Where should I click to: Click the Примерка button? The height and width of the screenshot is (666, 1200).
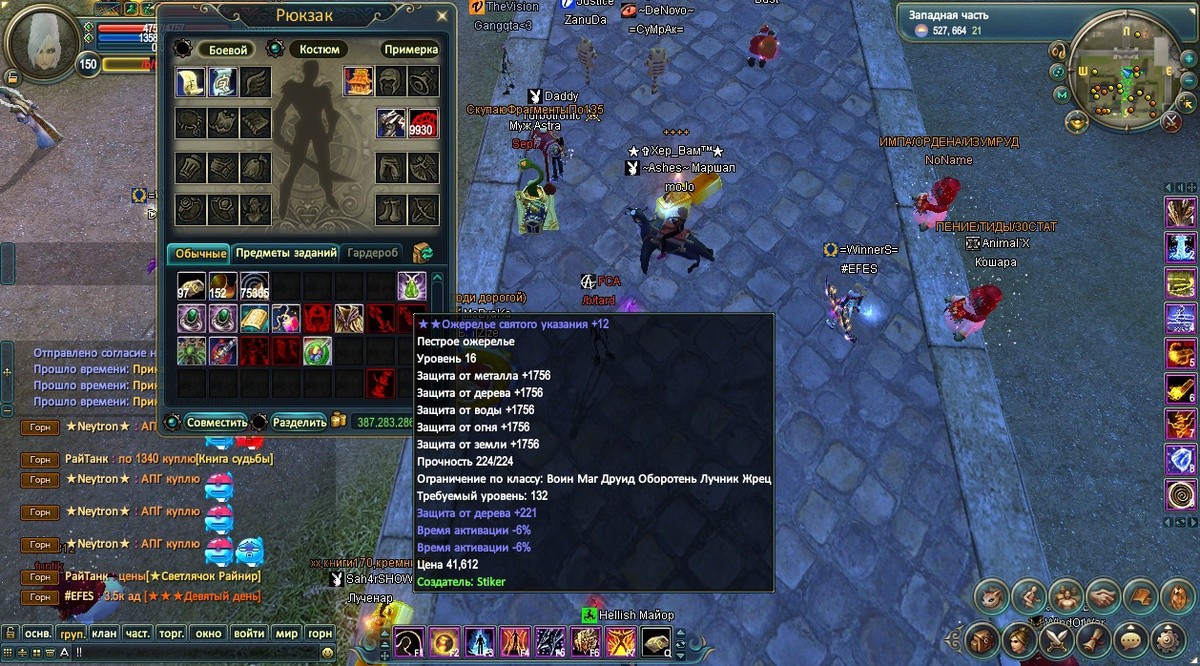(x=410, y=49)
